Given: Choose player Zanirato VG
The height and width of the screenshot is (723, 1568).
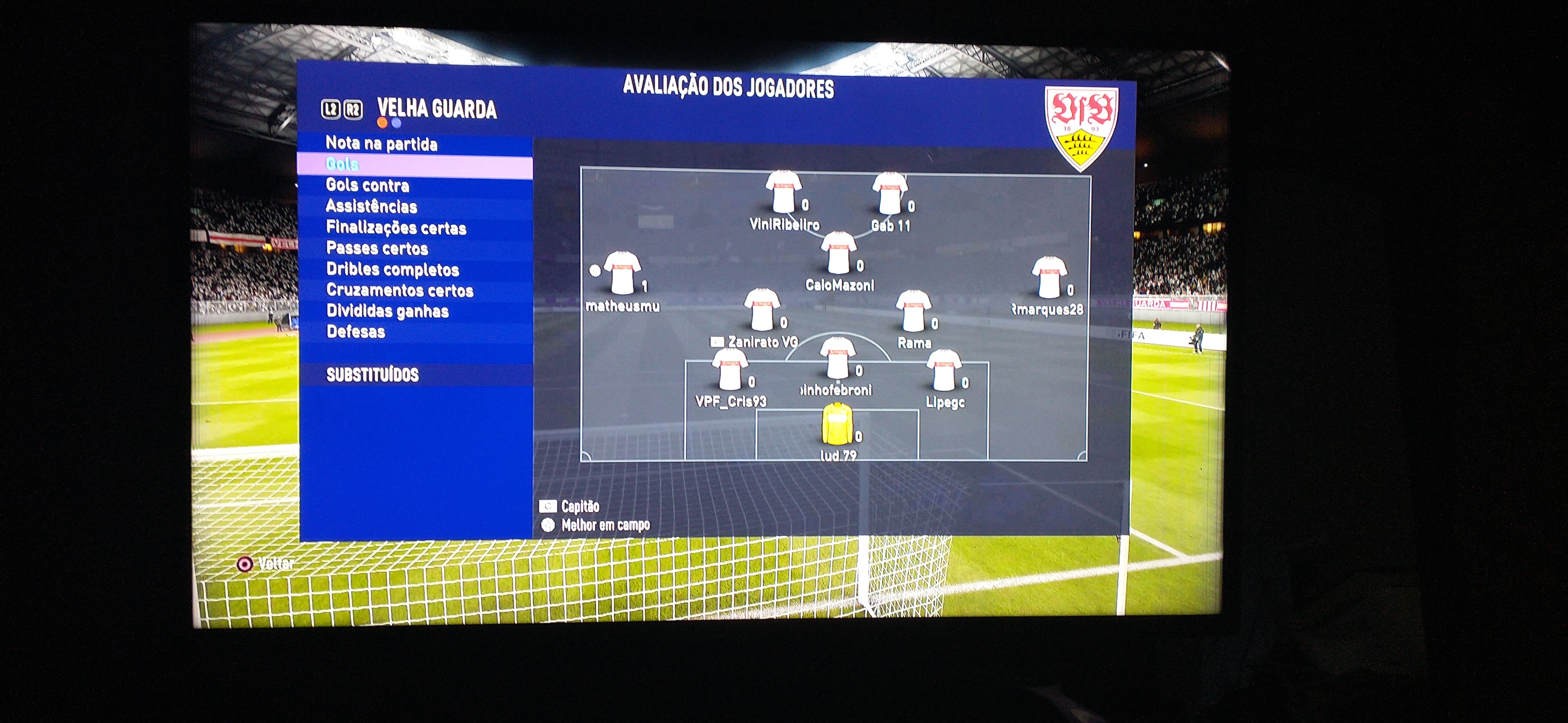Looking at the screenshot, I should tap(761, 311).
